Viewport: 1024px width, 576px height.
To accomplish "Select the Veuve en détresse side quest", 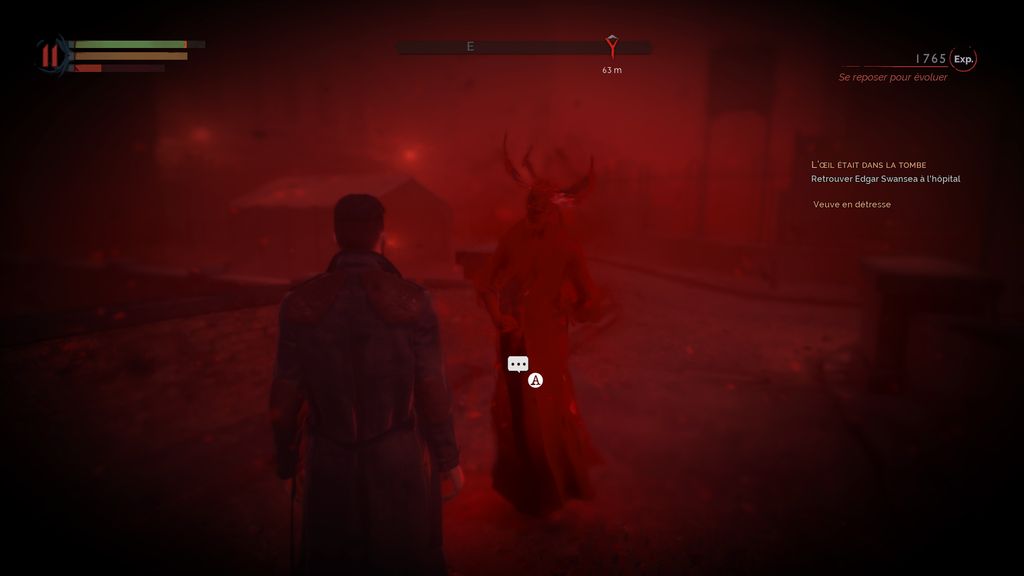I will pos(852,205).
